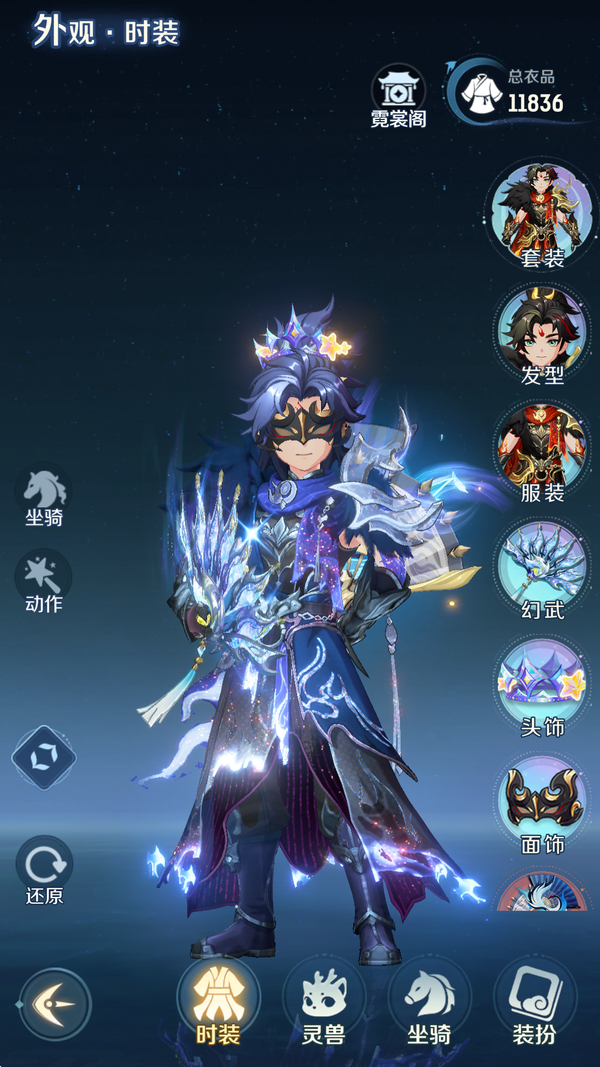Image resolution: width=600 pixels, height=1067 pixels.
Task: Switch to the 灵兽 spirit beast tab
Action: [323, 1001]
